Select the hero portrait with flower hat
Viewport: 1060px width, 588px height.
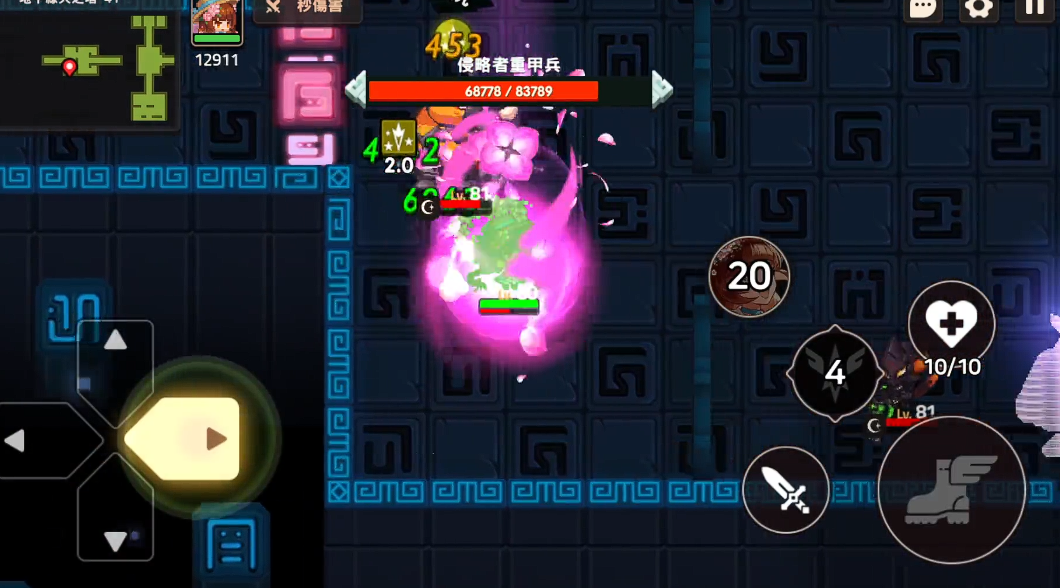click(217, 22)
